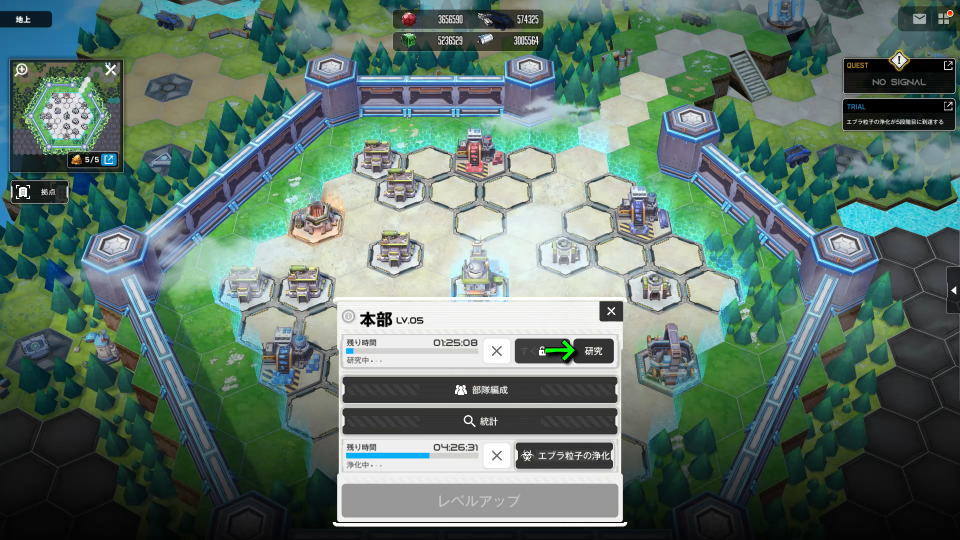Zoom the minimap with the magnifier icon

22,70
